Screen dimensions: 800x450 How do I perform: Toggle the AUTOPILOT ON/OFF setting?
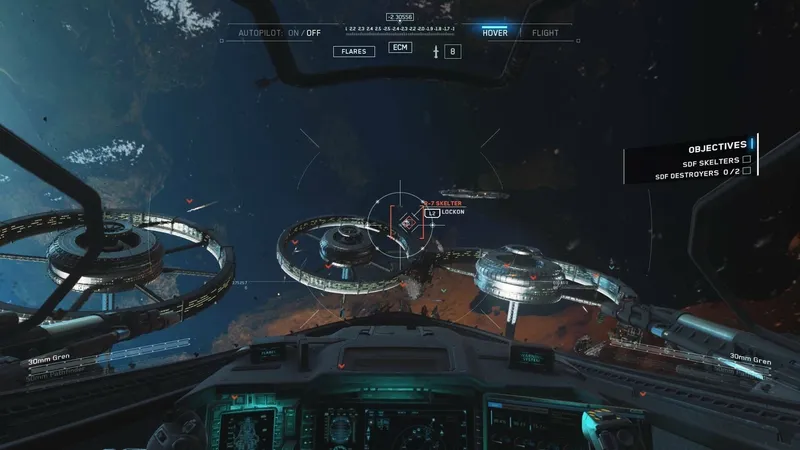[279, 33]
